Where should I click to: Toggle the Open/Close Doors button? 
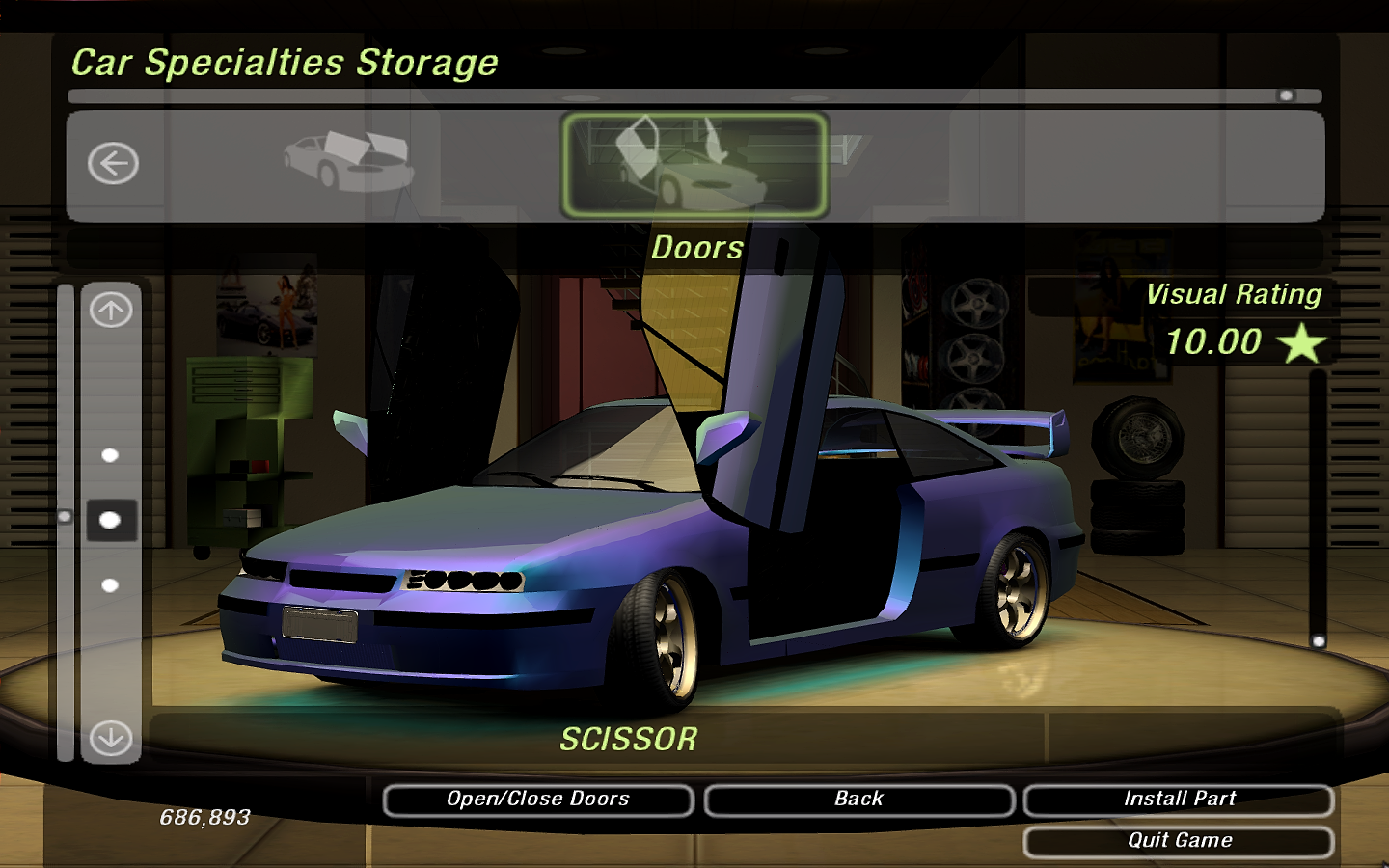537,800
